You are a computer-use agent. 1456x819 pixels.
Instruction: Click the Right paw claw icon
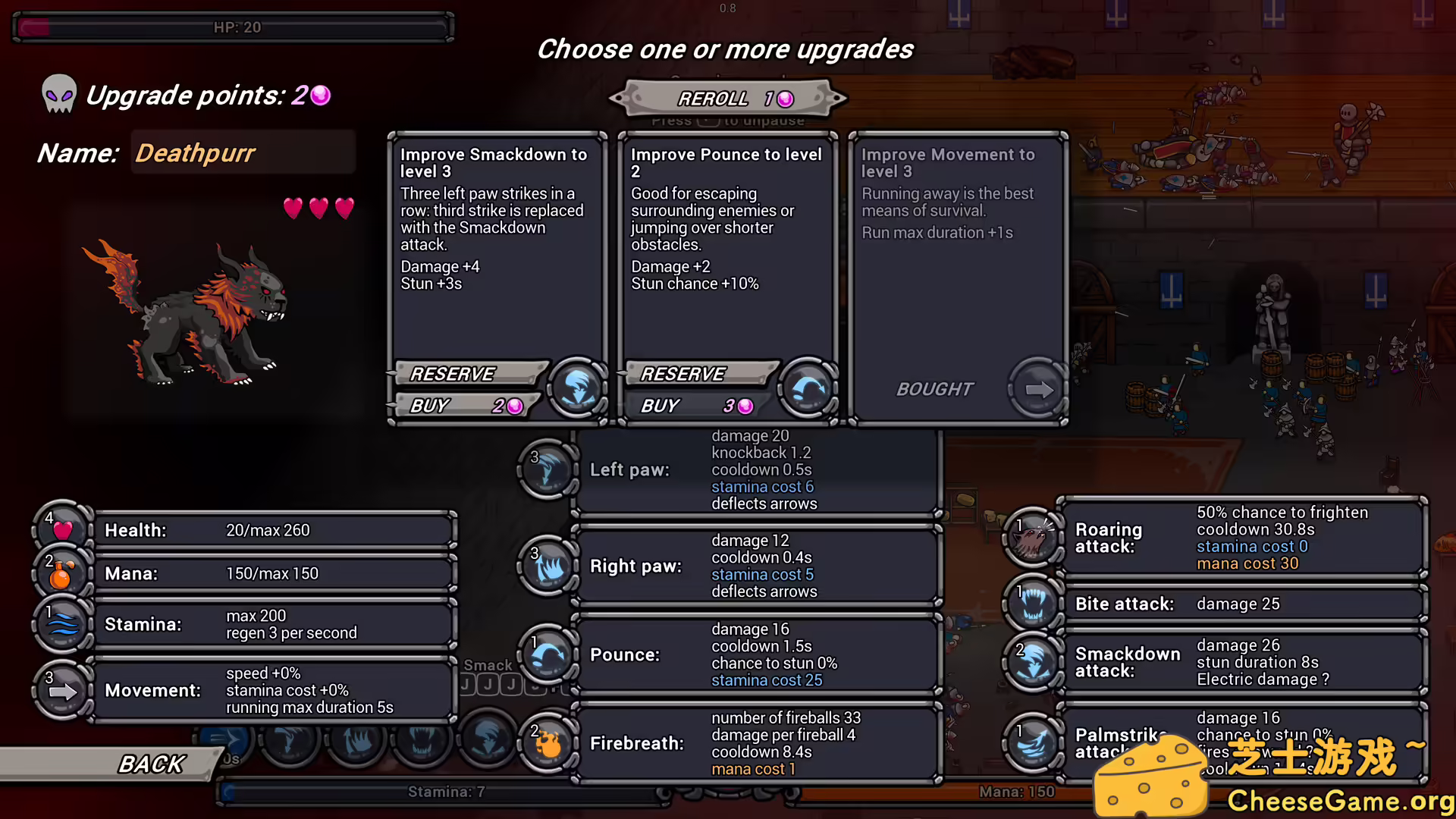tap(548, 566)
